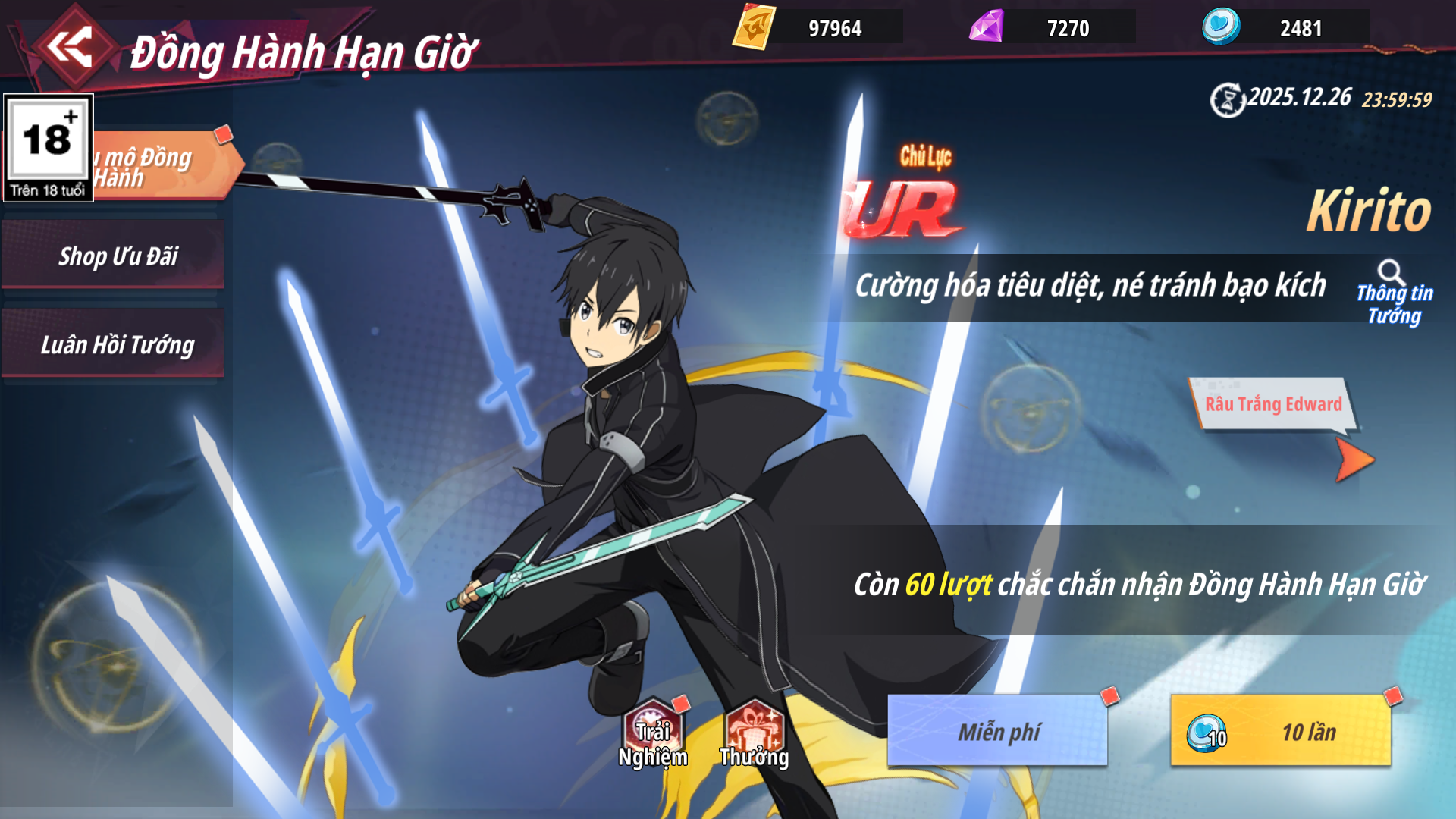Summon once with the Miễn phí button
This screenshot has width=1456, height=819.
tap(997, 731)
